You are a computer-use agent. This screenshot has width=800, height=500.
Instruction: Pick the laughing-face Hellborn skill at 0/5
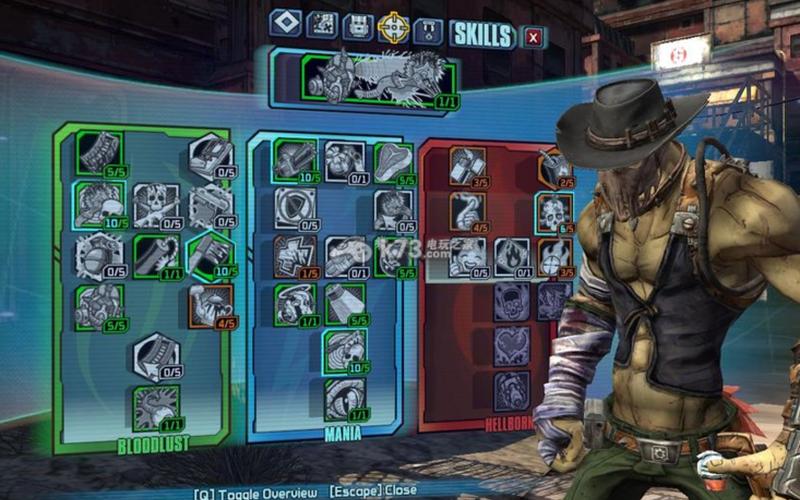(x=467, y=256)
